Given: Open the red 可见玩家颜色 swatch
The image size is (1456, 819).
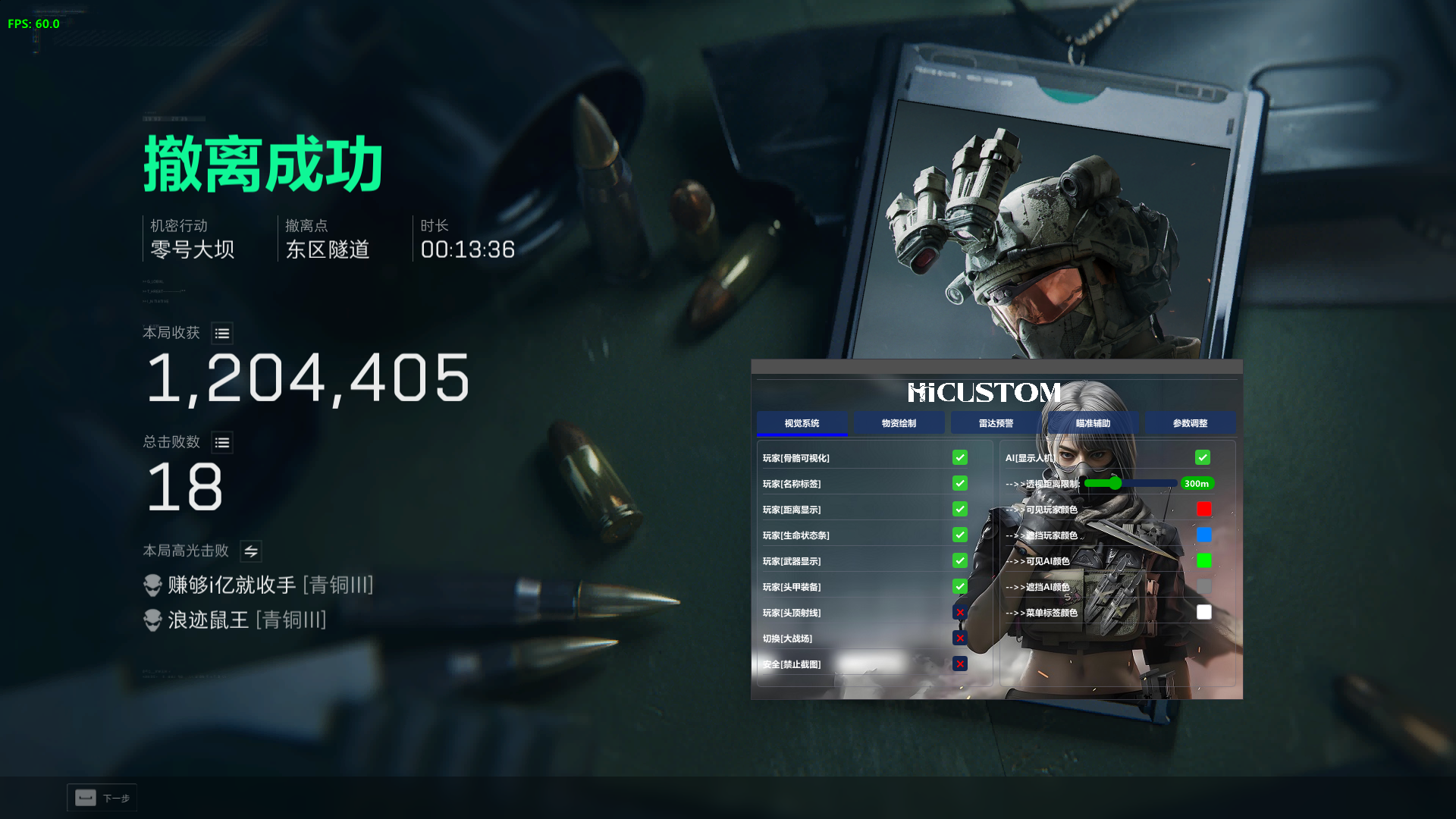Looking at the screenshot, I should click(1203, 509).
